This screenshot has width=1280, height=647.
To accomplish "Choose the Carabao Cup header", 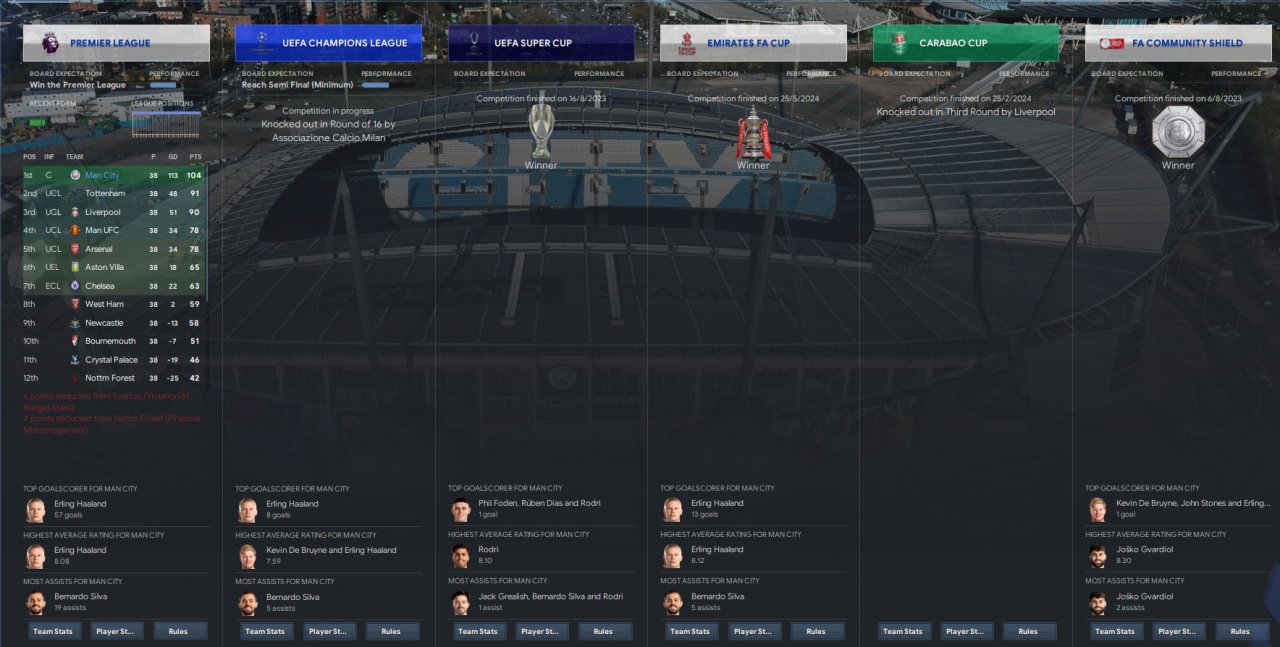I will (965, 43).
